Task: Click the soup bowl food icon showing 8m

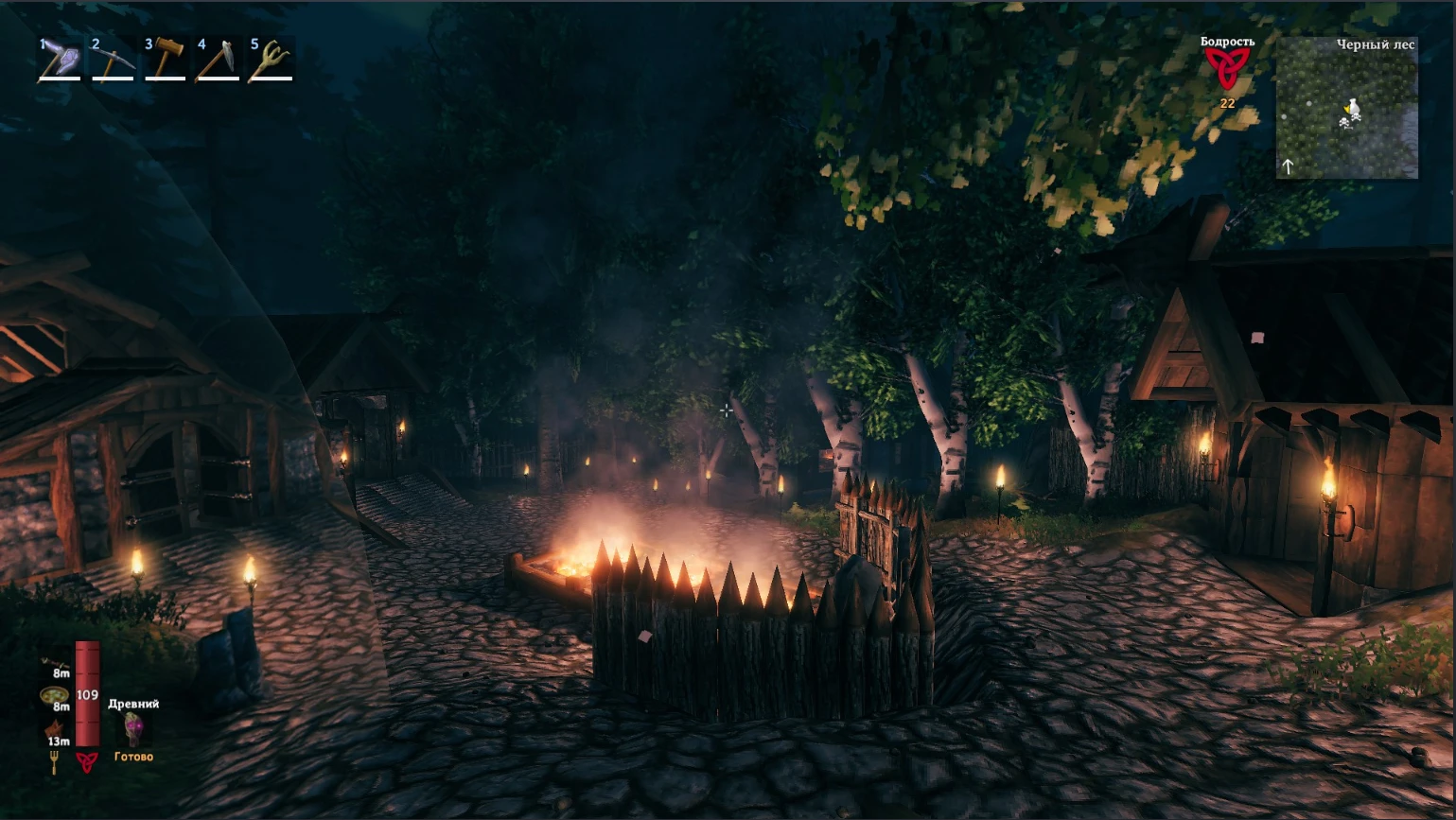Action: point(53,694)
